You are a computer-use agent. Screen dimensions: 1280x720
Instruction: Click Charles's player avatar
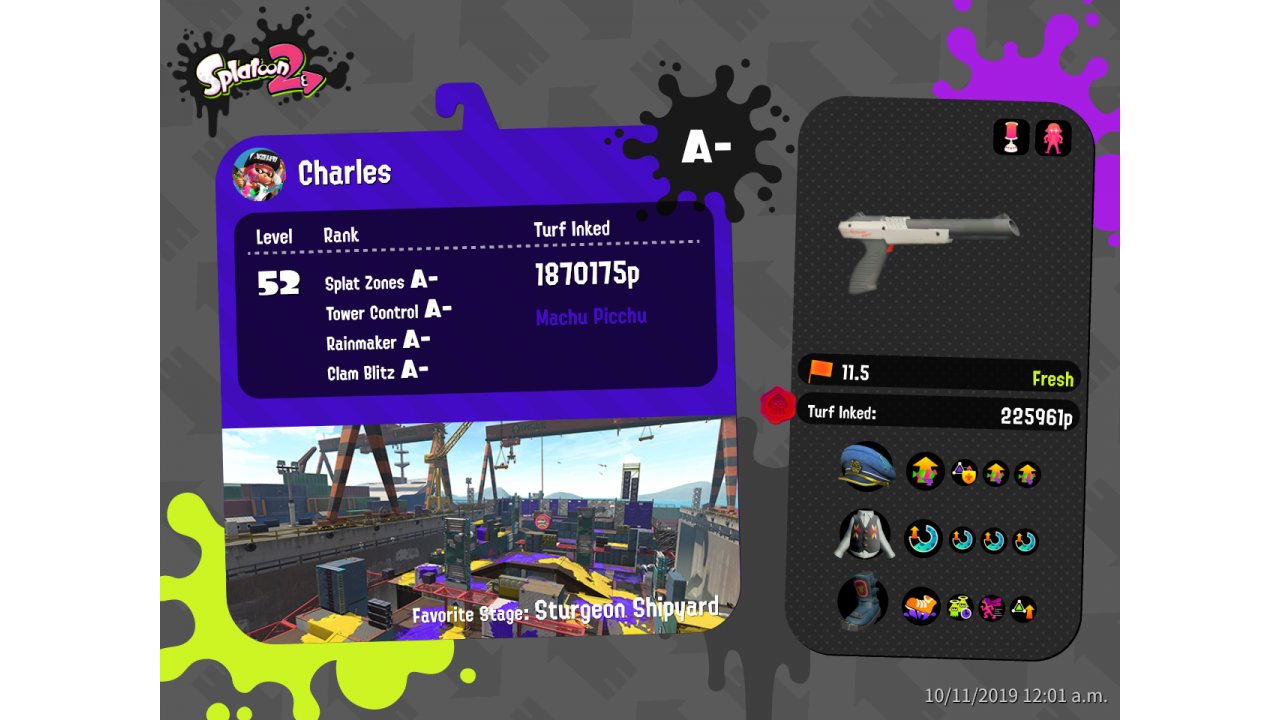click(259, 175)
